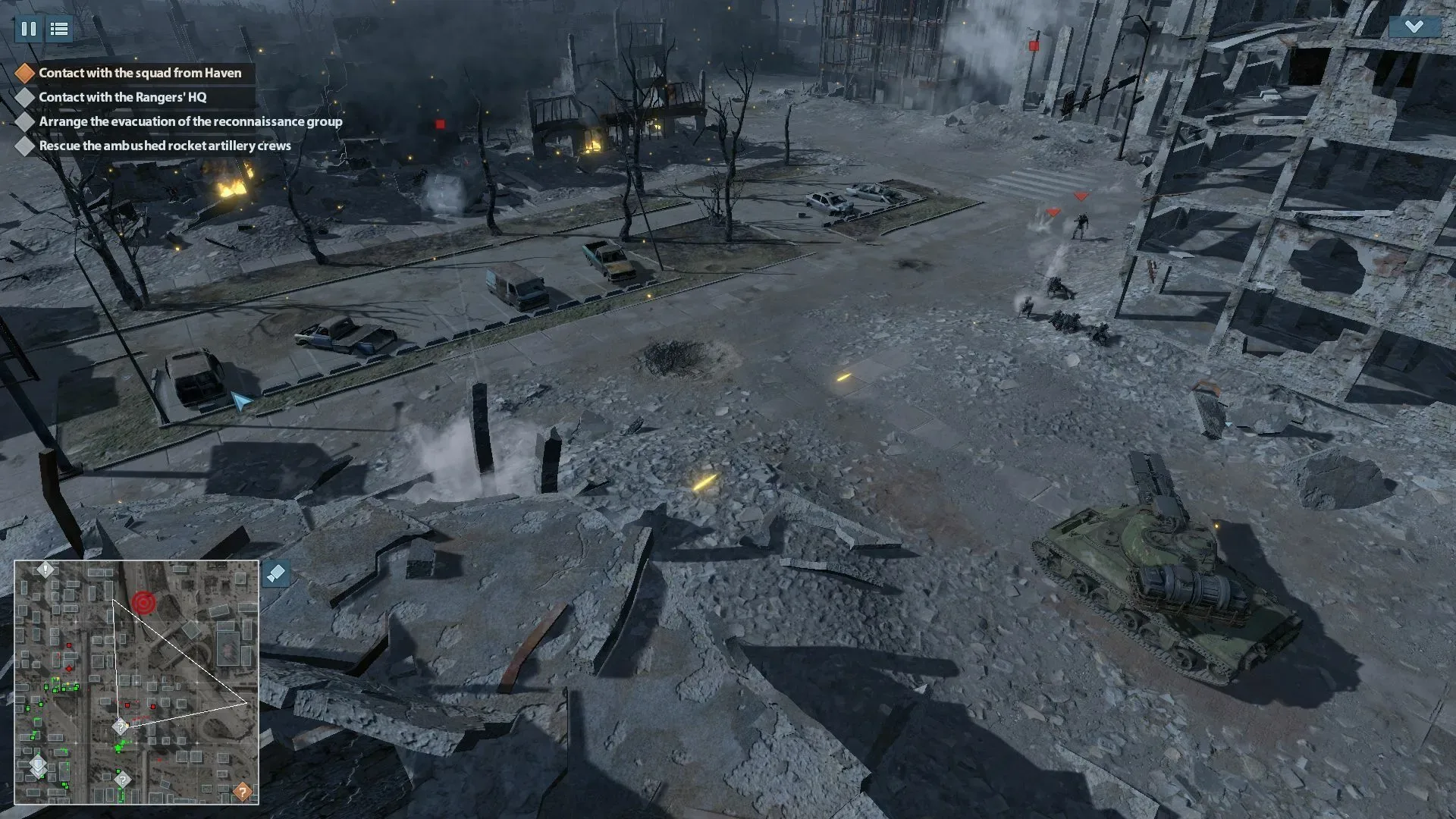Select the objective 'Contact with the Rangers' HQ'

(x=121, y=97)
